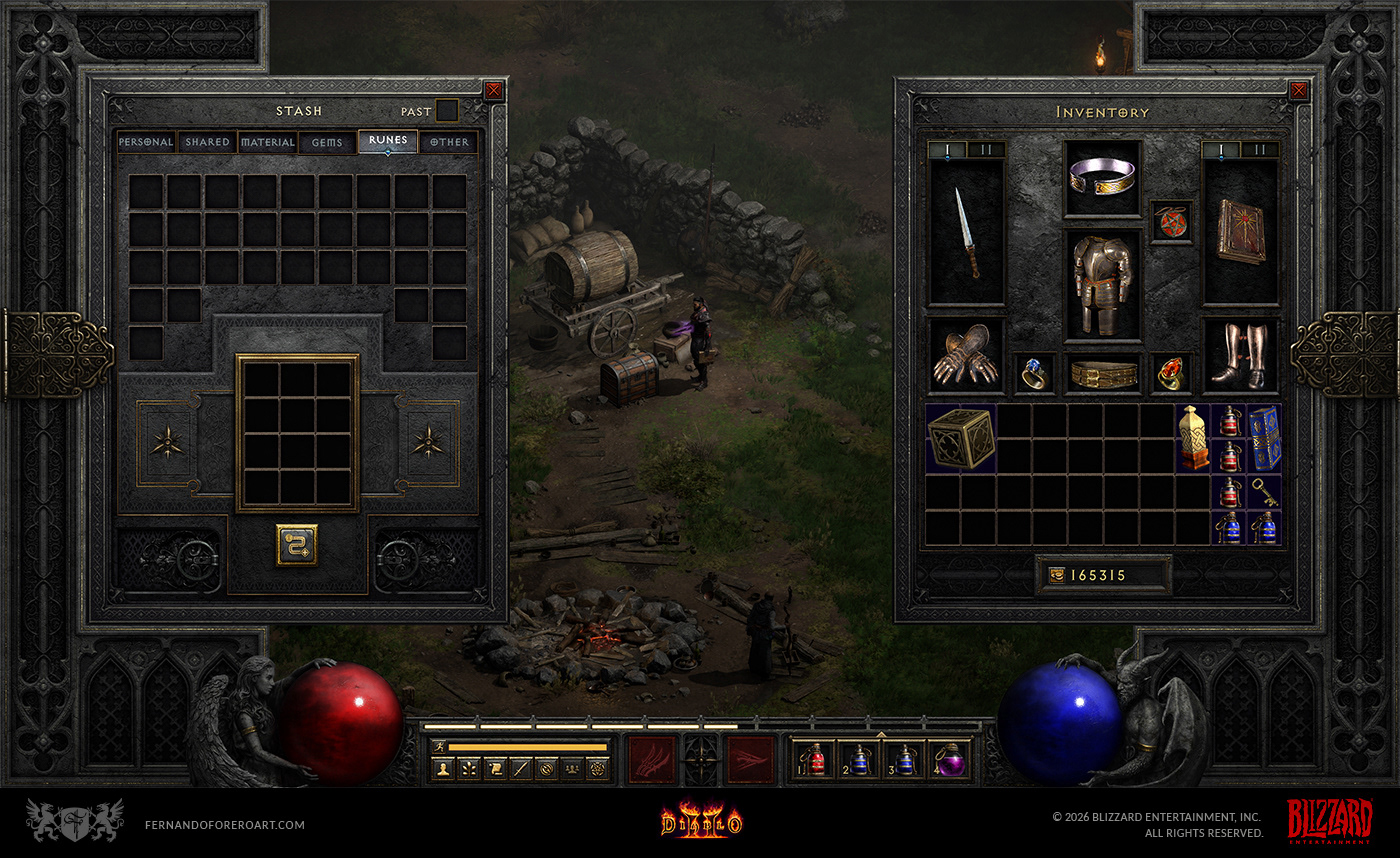Close the Stash panel
The image size is (1400, 858).
click(493, 90)
